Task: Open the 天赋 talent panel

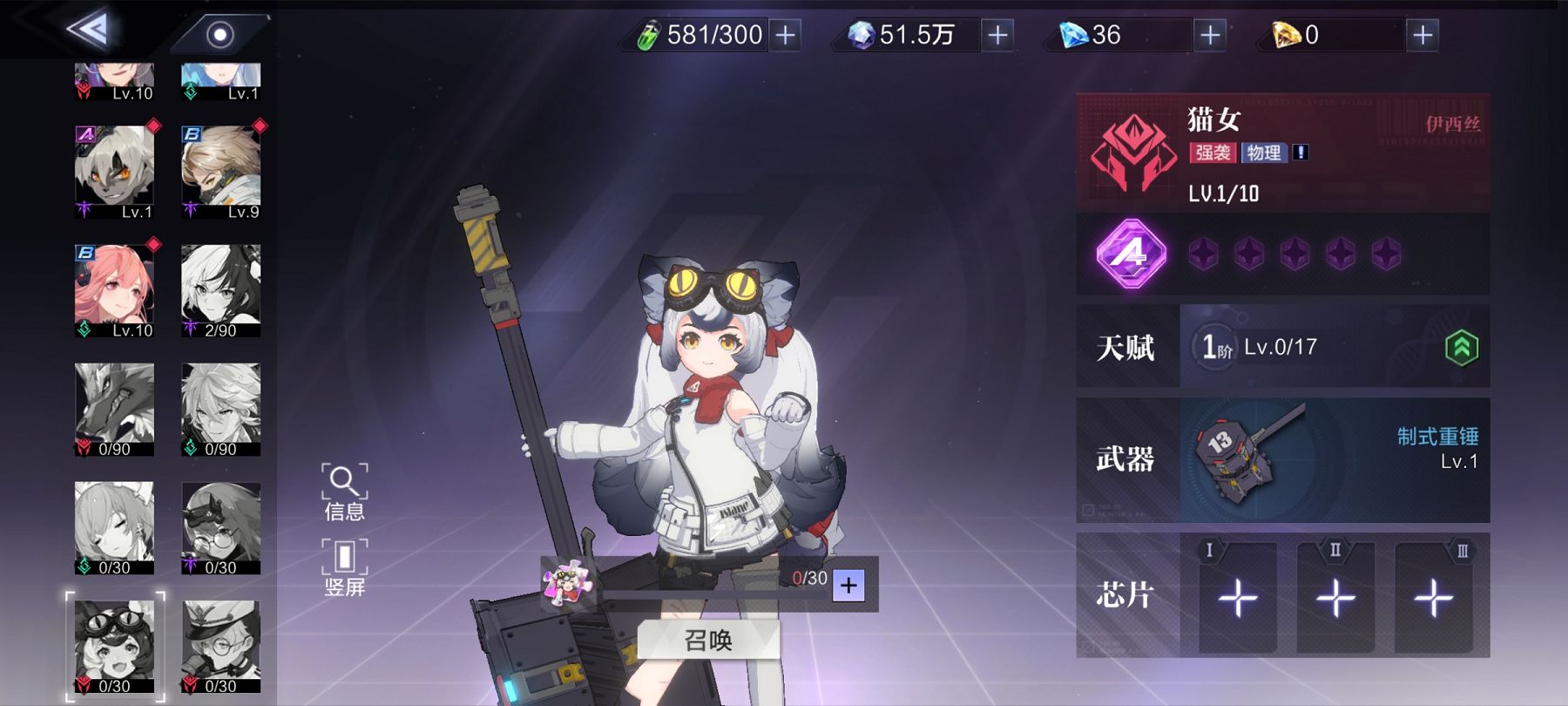Action: tap(1282, 347)
